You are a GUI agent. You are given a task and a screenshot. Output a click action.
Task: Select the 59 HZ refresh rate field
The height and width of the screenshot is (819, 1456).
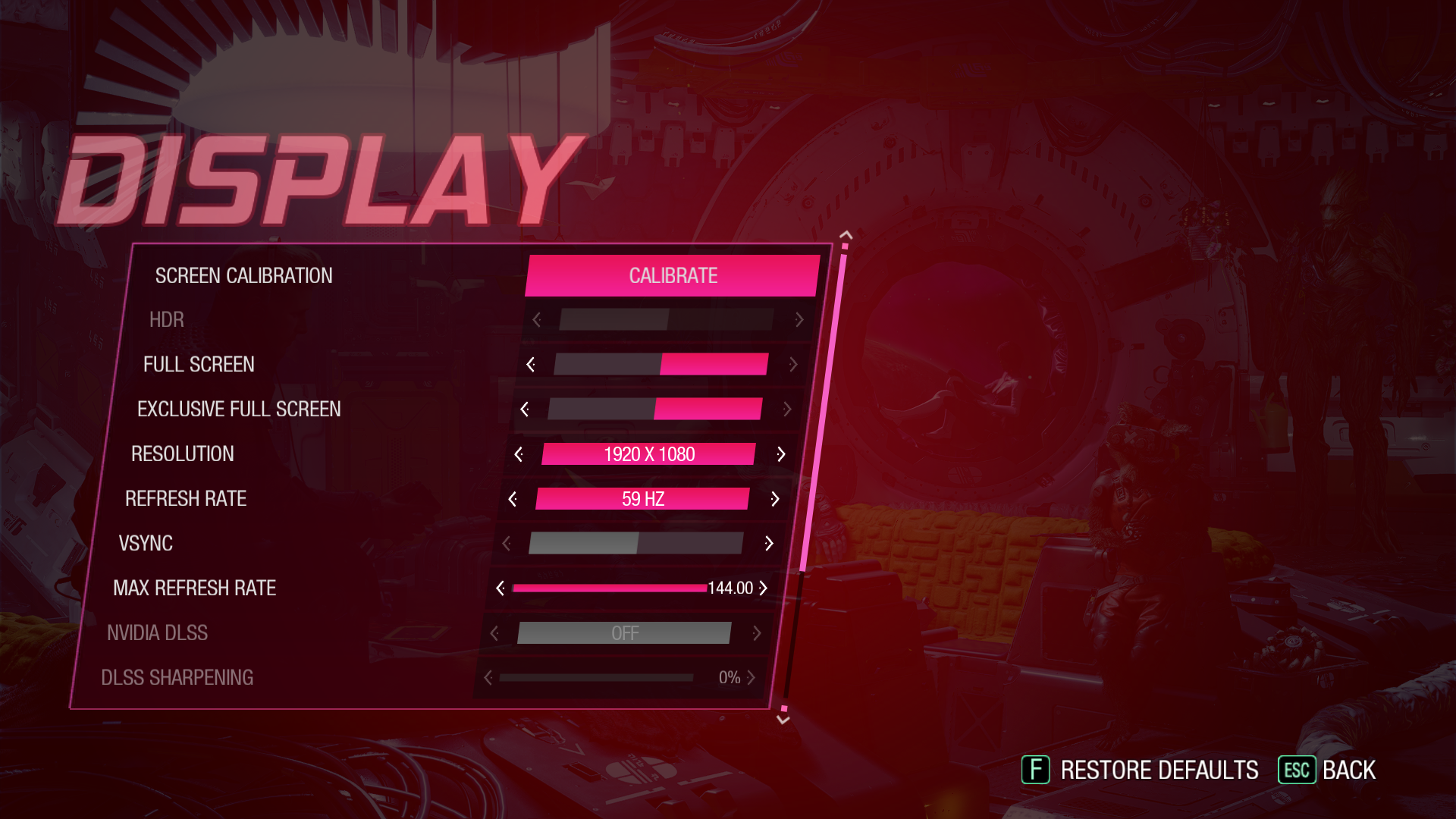point(642,499)
